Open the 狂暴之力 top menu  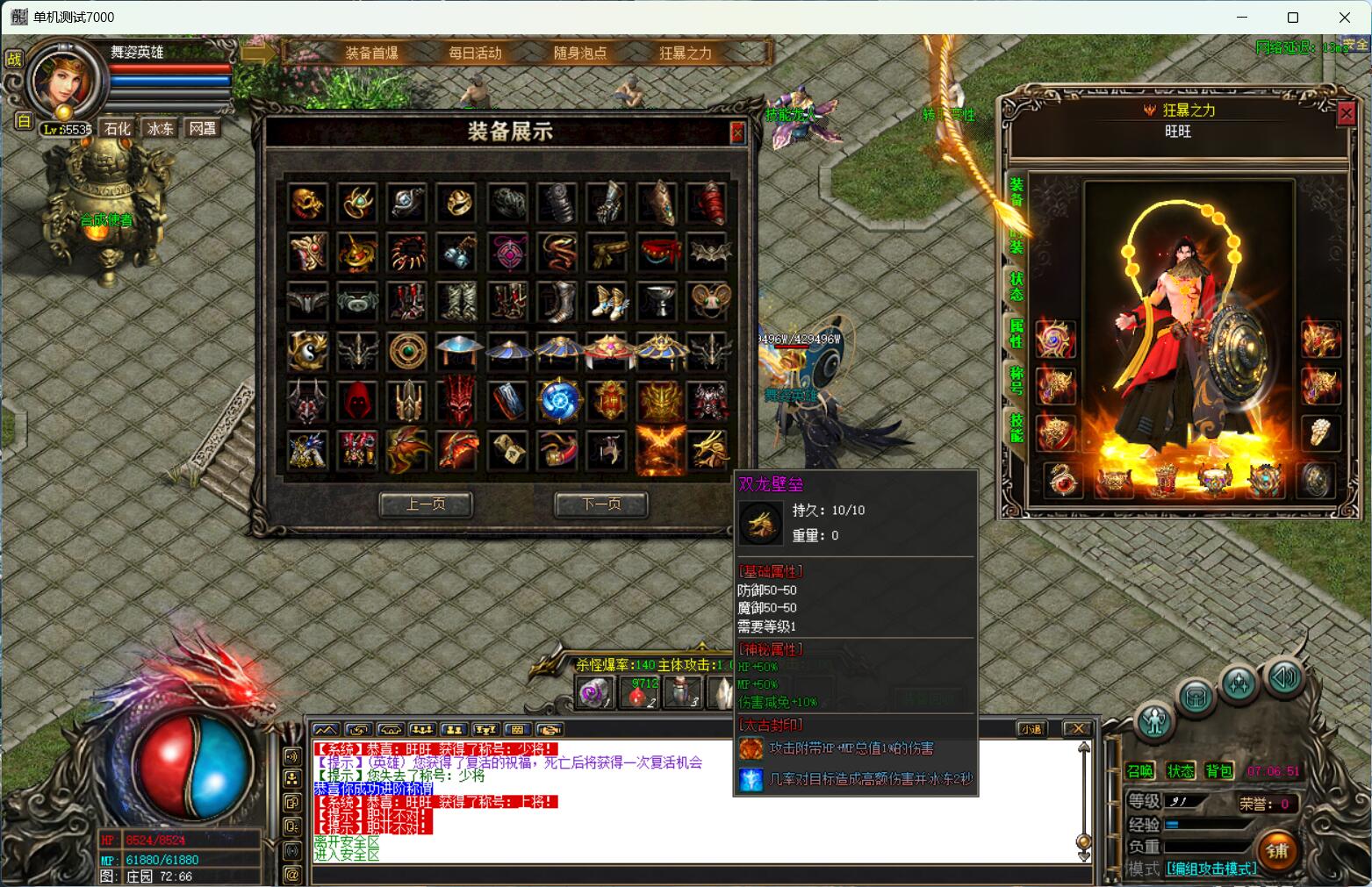click(686, 53)
